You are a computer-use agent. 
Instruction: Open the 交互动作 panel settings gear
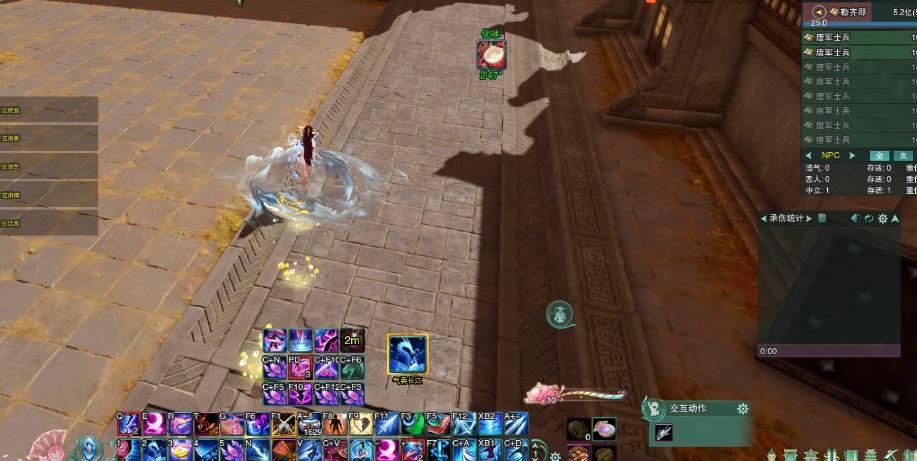coord(743,409)
